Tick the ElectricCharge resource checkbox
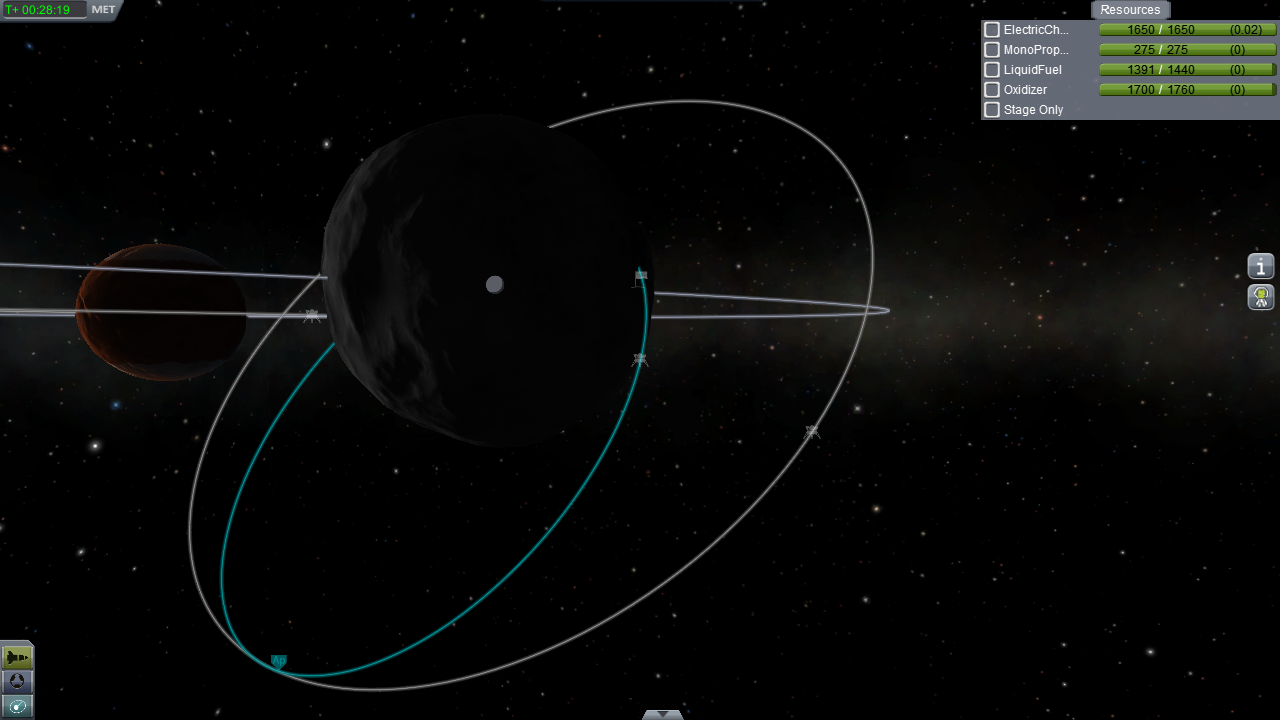This screenshot has height=720, width=1280. tap(992, 30)
